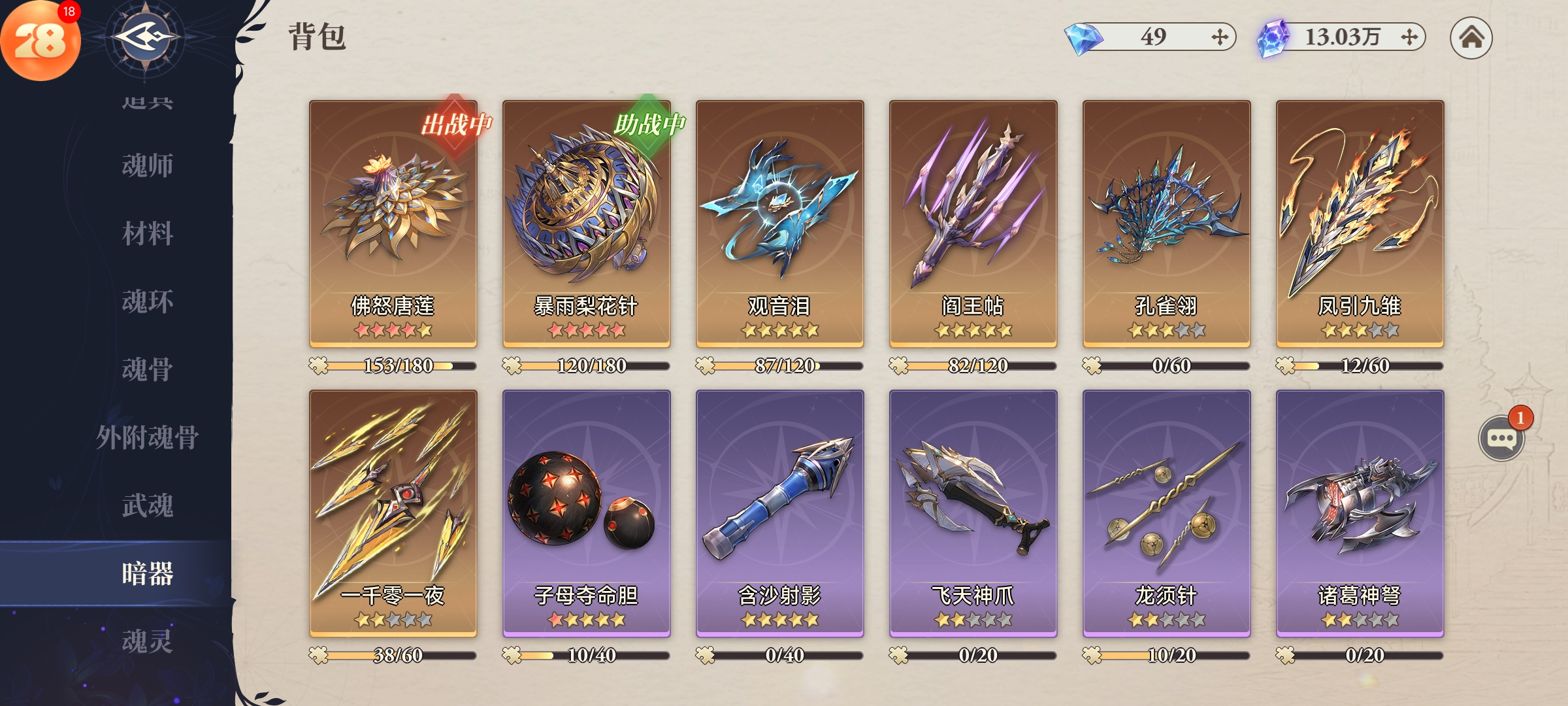
Task: Select the 龙须针 weapon card
Action: click(x=1166, y=513)
